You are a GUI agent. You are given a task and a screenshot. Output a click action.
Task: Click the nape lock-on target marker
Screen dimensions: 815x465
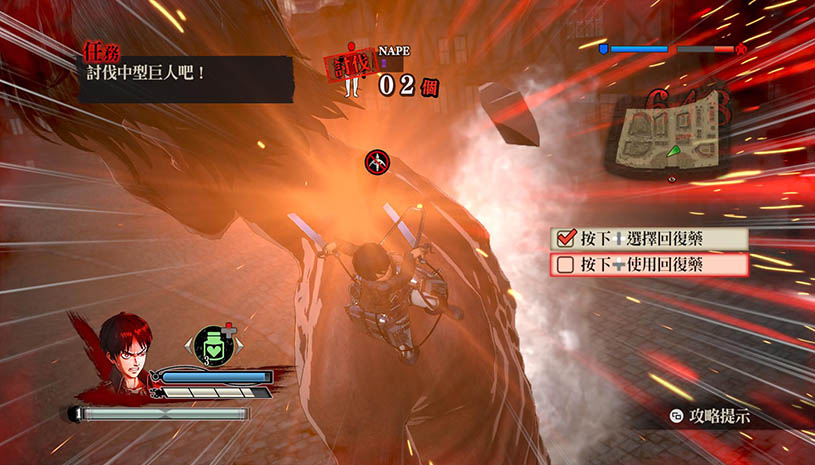(x=377, y=159)
